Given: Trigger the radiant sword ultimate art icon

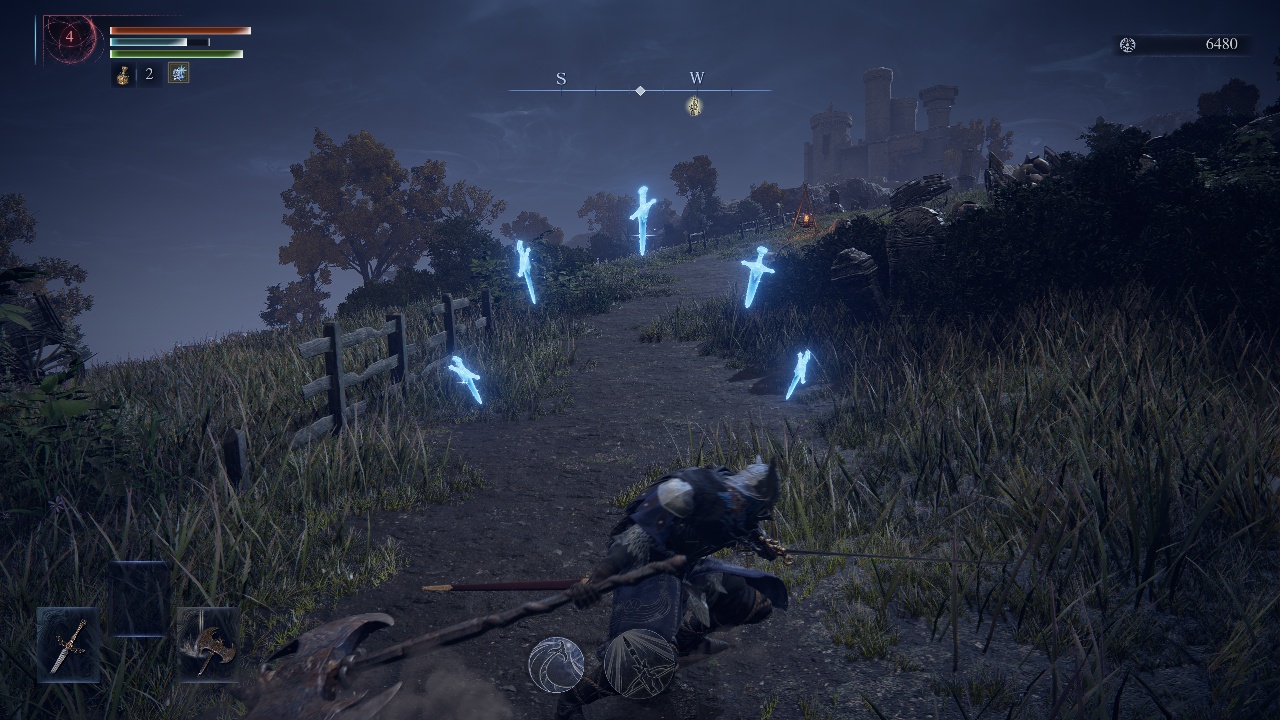Looking at the screenshot, I should click(x=640, y=663).
